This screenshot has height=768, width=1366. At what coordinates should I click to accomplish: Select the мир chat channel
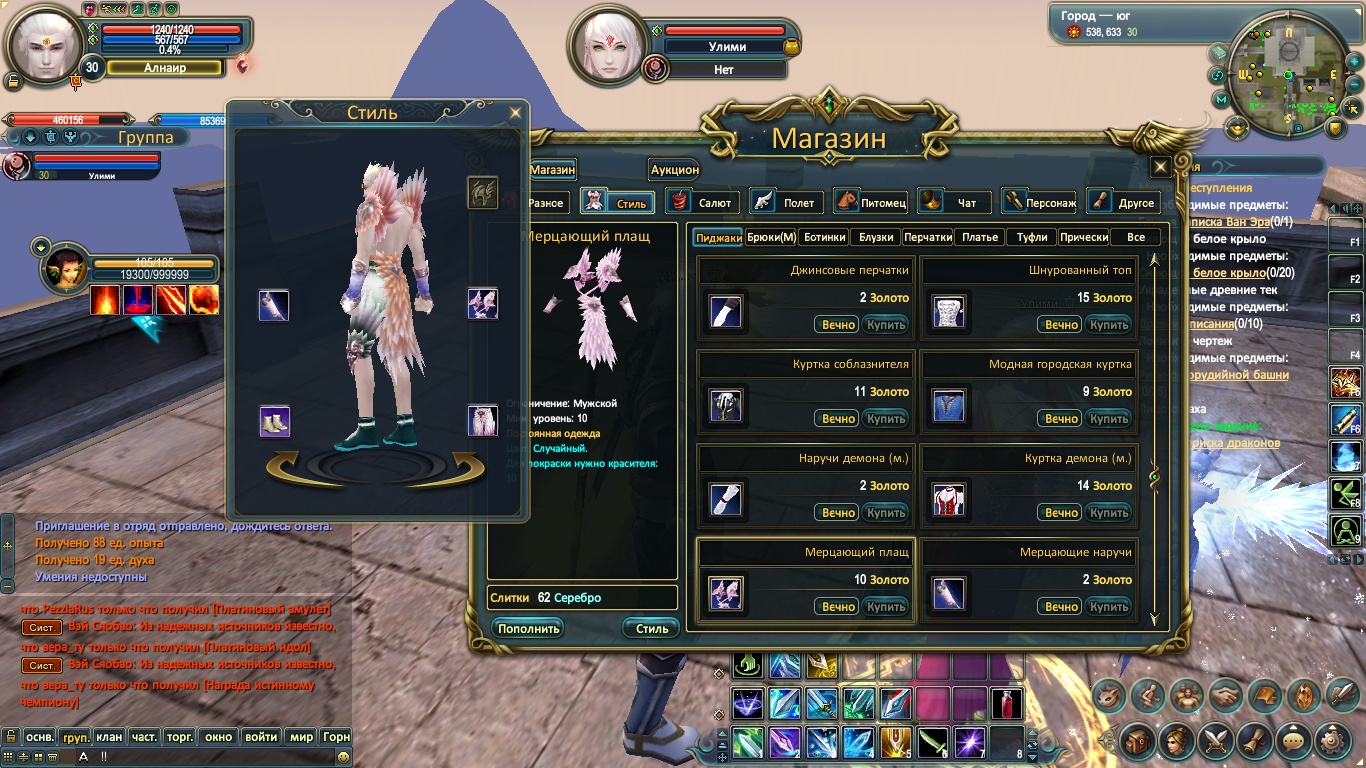tap(301, 737)
